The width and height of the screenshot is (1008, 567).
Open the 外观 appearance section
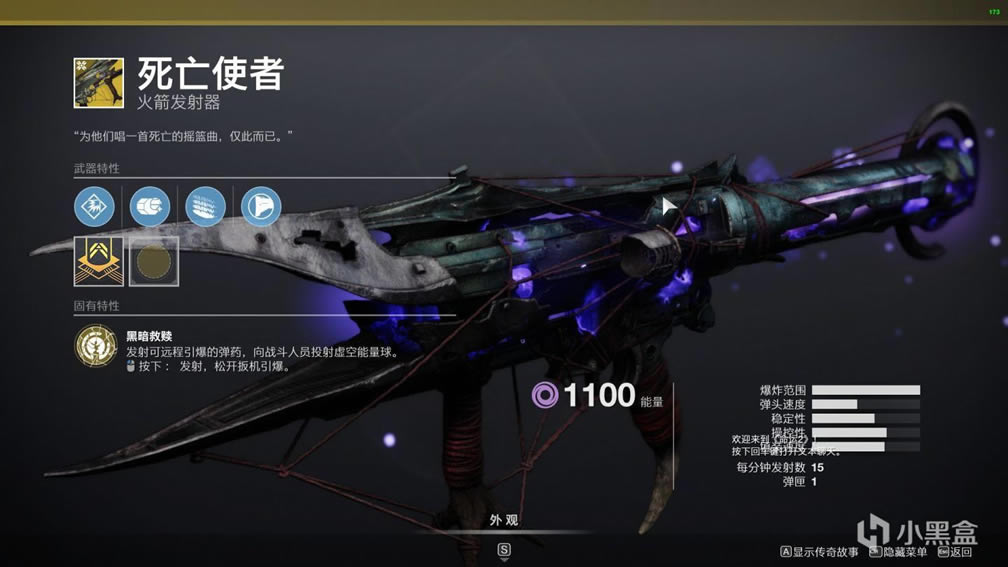click(504, 521)
